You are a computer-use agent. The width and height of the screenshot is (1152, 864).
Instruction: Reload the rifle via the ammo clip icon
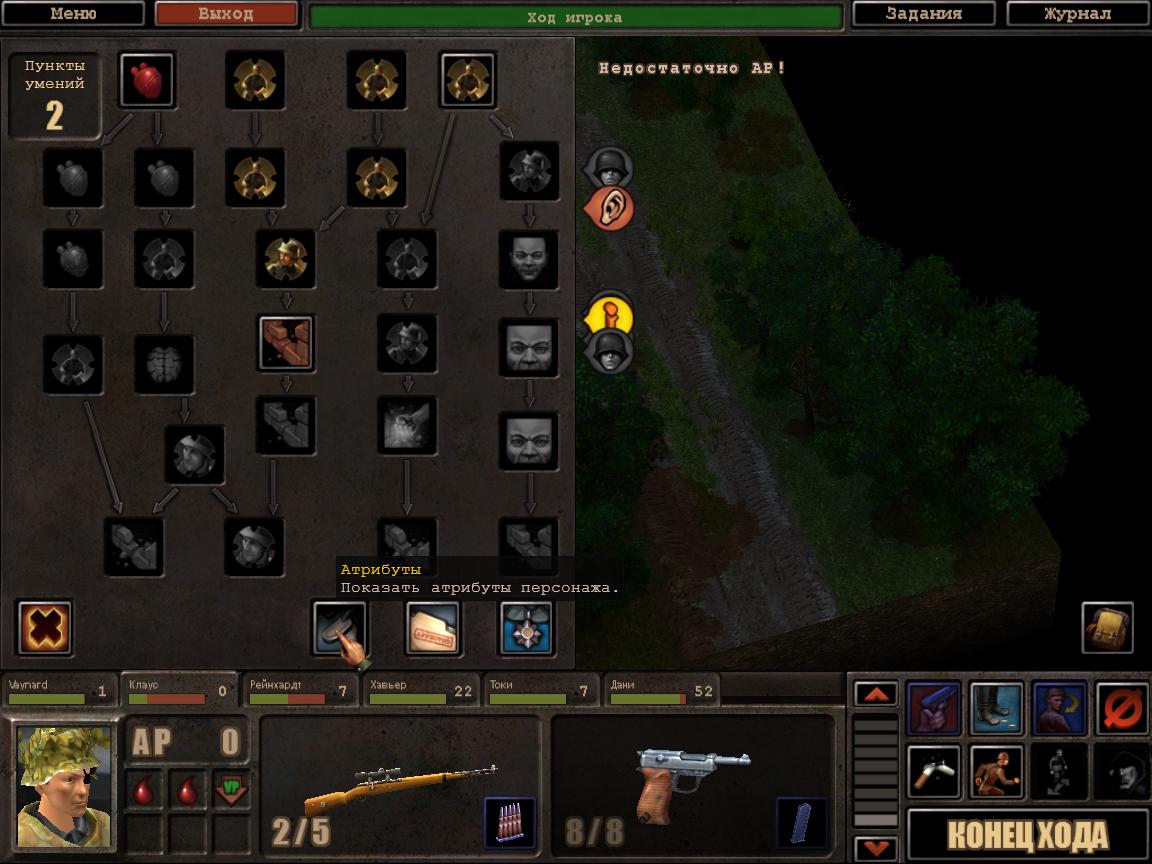[509, 821]
